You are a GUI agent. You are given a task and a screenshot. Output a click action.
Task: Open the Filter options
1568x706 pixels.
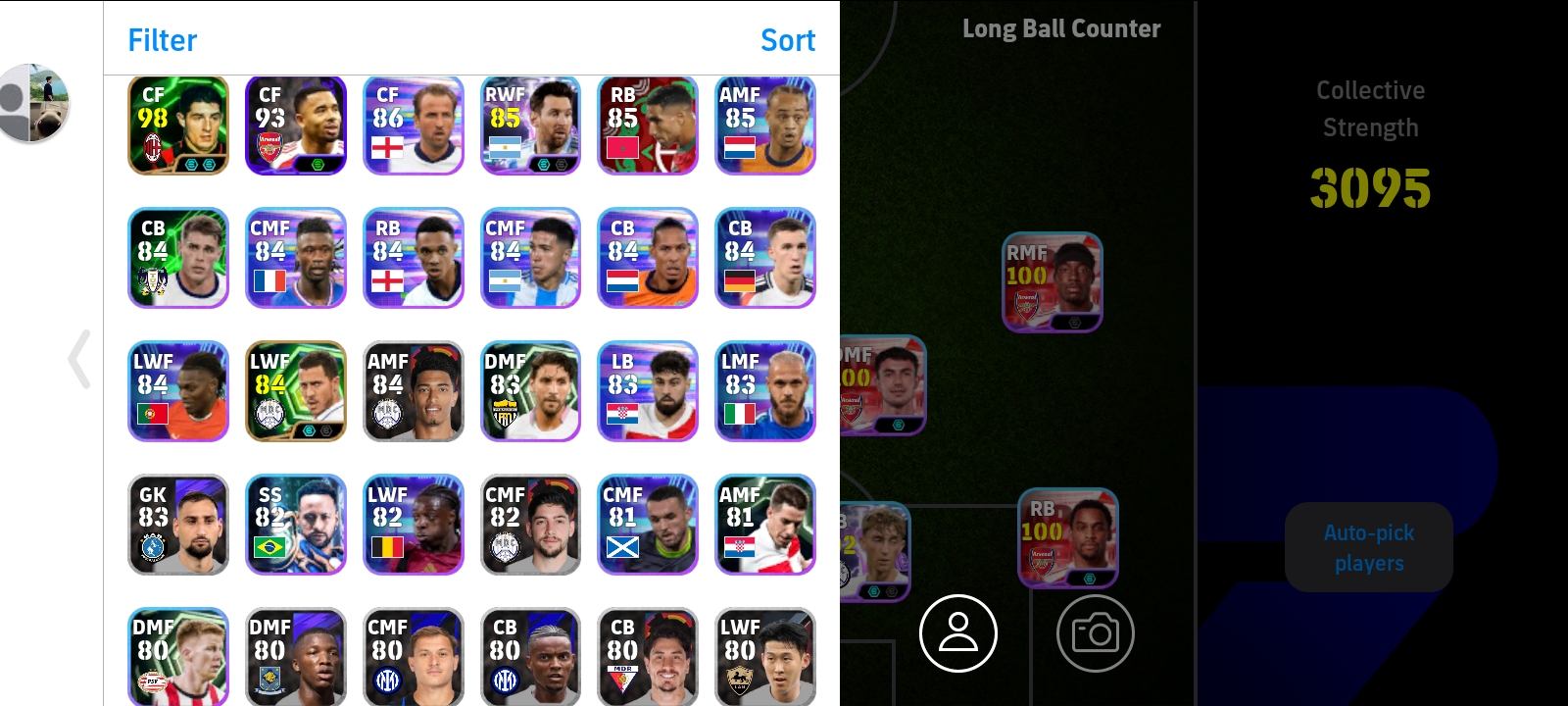(x=162, y=40)
